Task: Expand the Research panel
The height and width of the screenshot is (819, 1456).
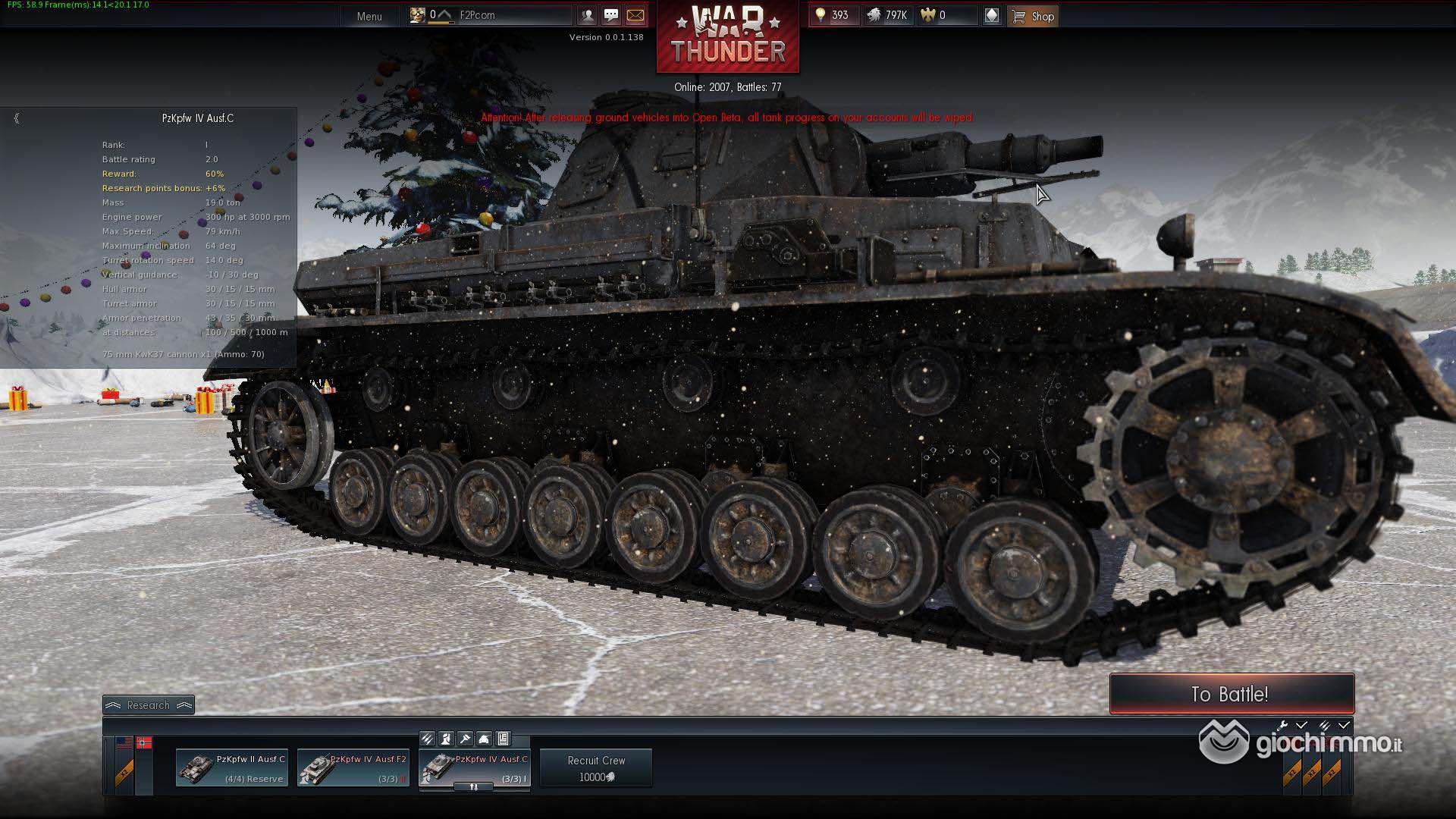Action: coord(149,705)
